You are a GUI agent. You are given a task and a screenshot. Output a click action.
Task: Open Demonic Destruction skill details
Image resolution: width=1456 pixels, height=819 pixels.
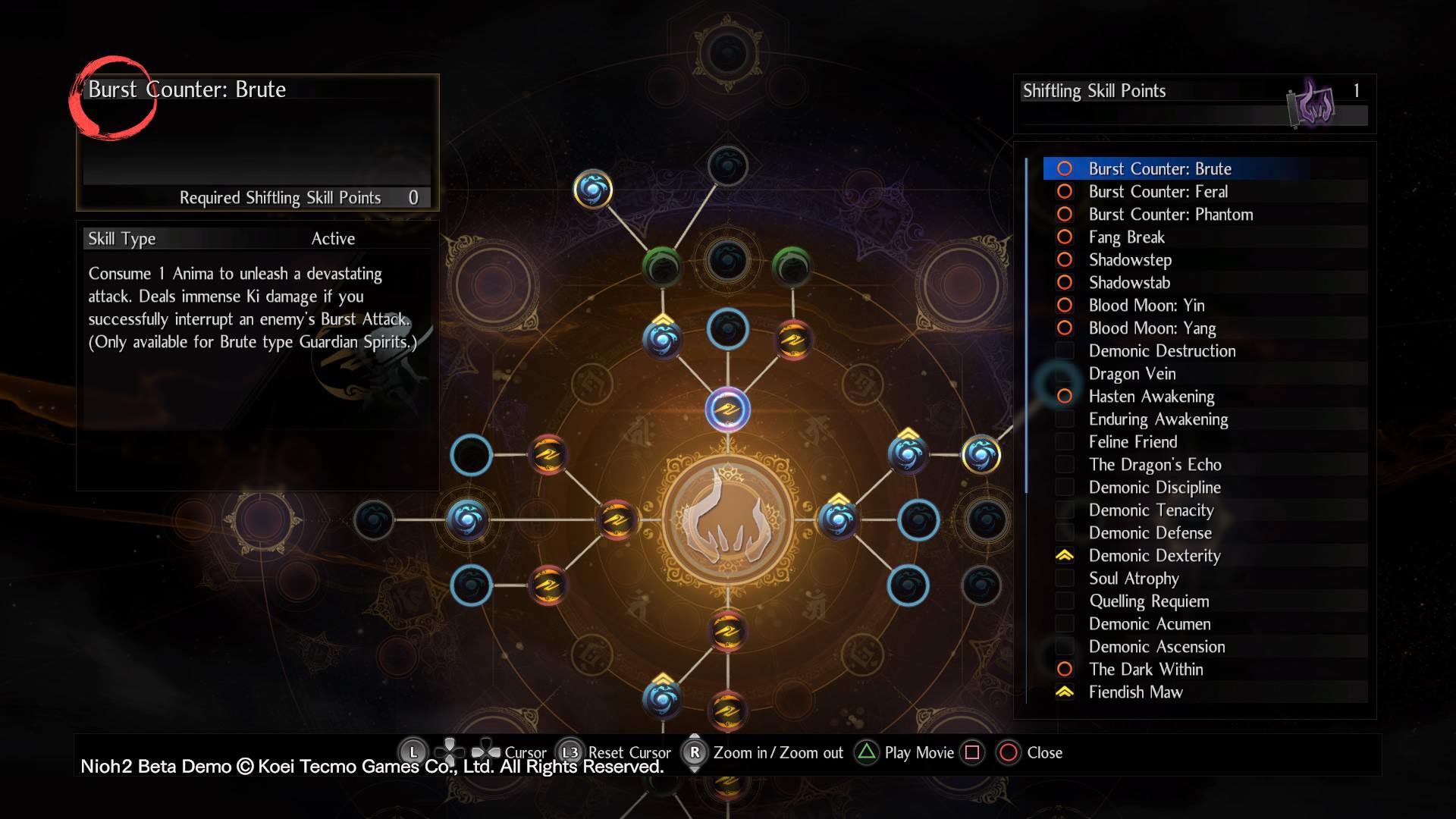(1162, 350)
